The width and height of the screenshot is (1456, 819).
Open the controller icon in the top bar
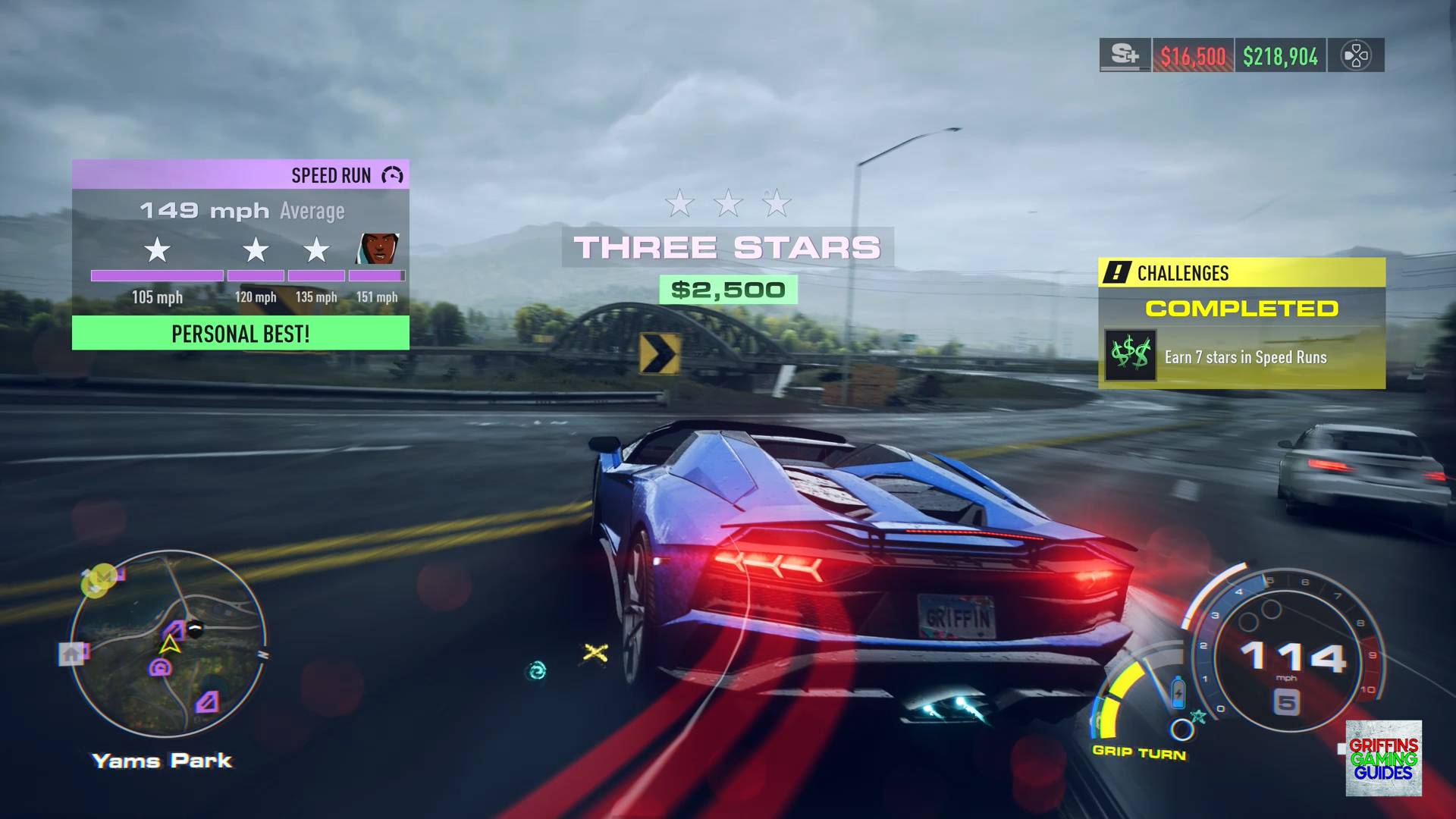(1355, 55)
